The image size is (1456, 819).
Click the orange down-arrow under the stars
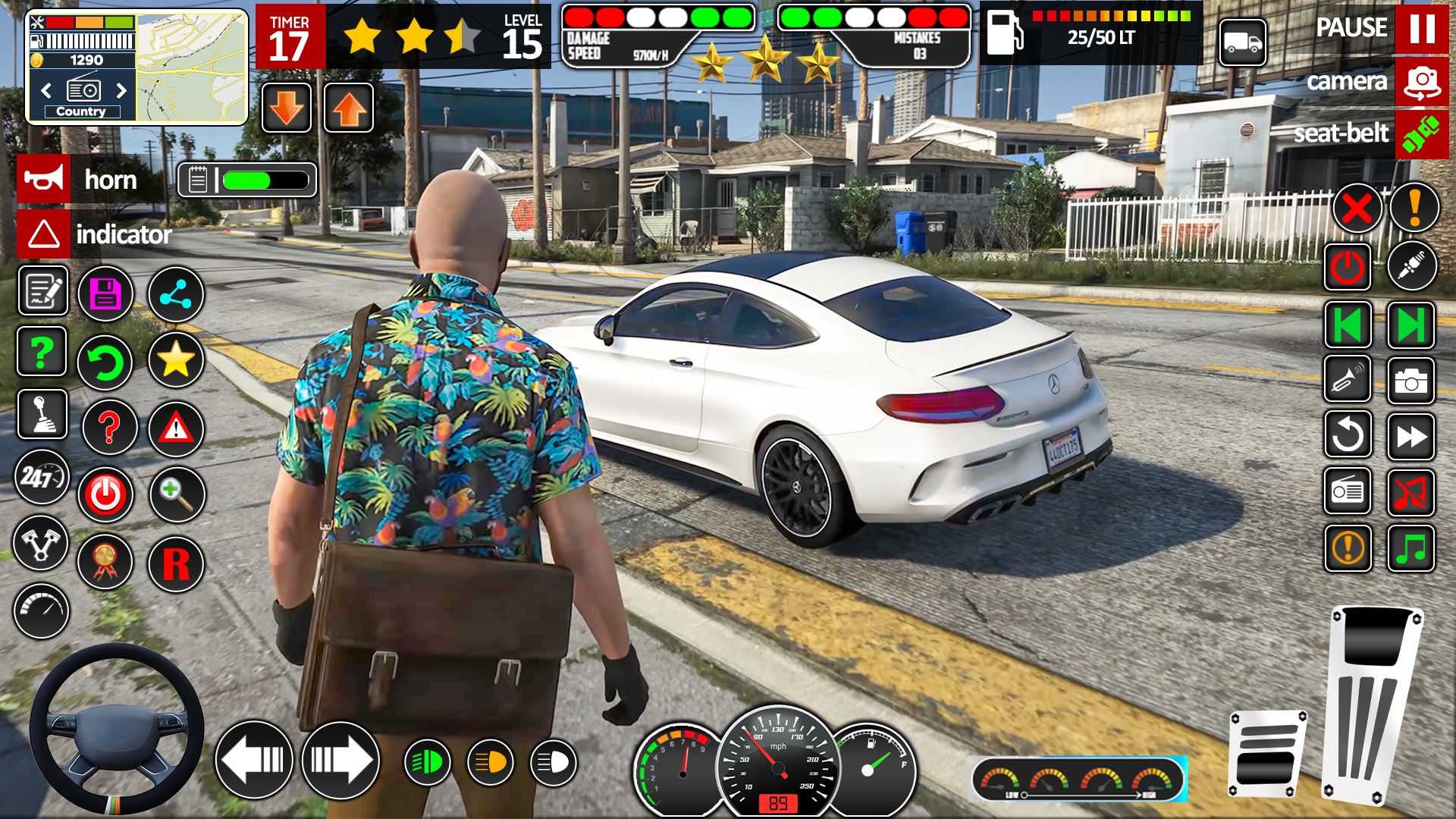[x=286, y=108]
